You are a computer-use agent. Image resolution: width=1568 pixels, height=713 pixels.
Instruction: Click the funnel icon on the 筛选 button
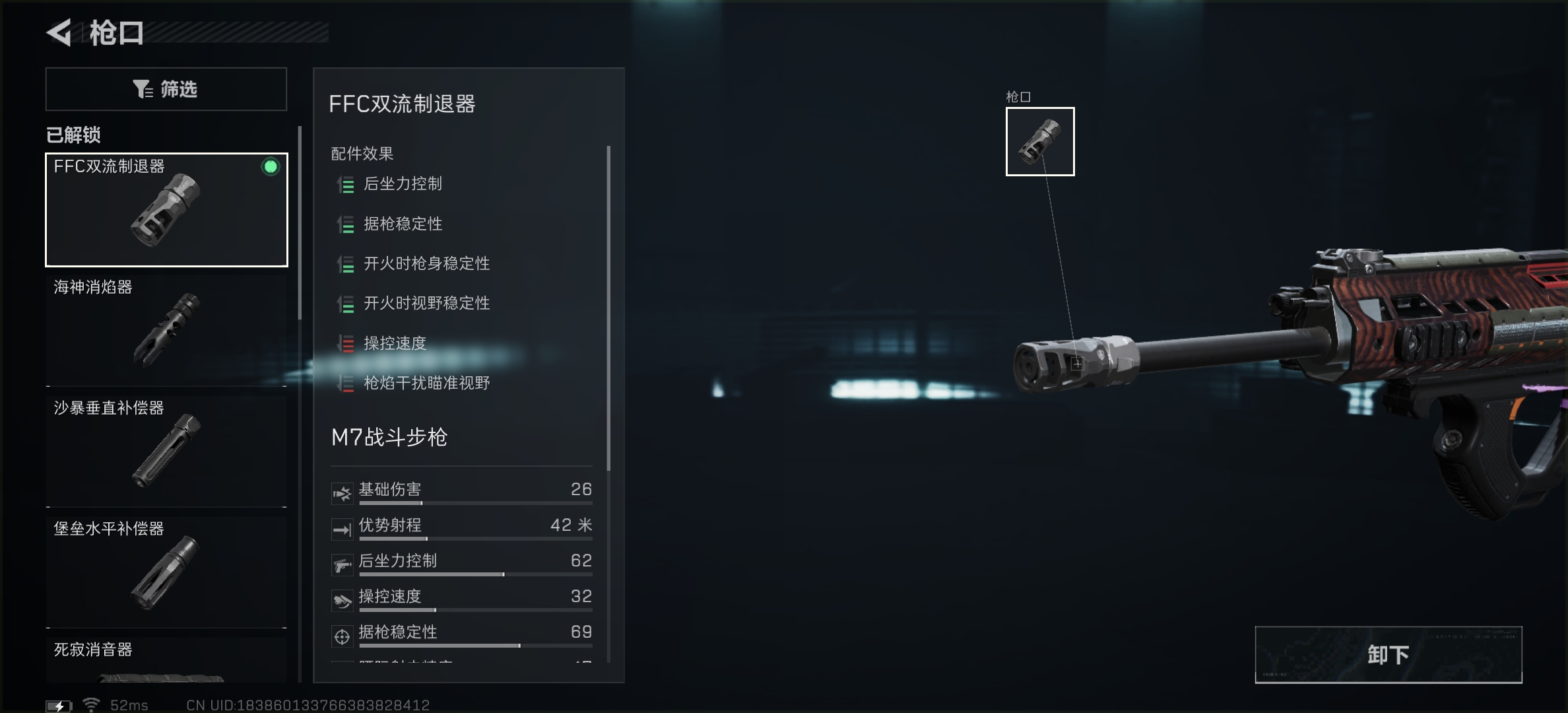(x=143, y=88)
